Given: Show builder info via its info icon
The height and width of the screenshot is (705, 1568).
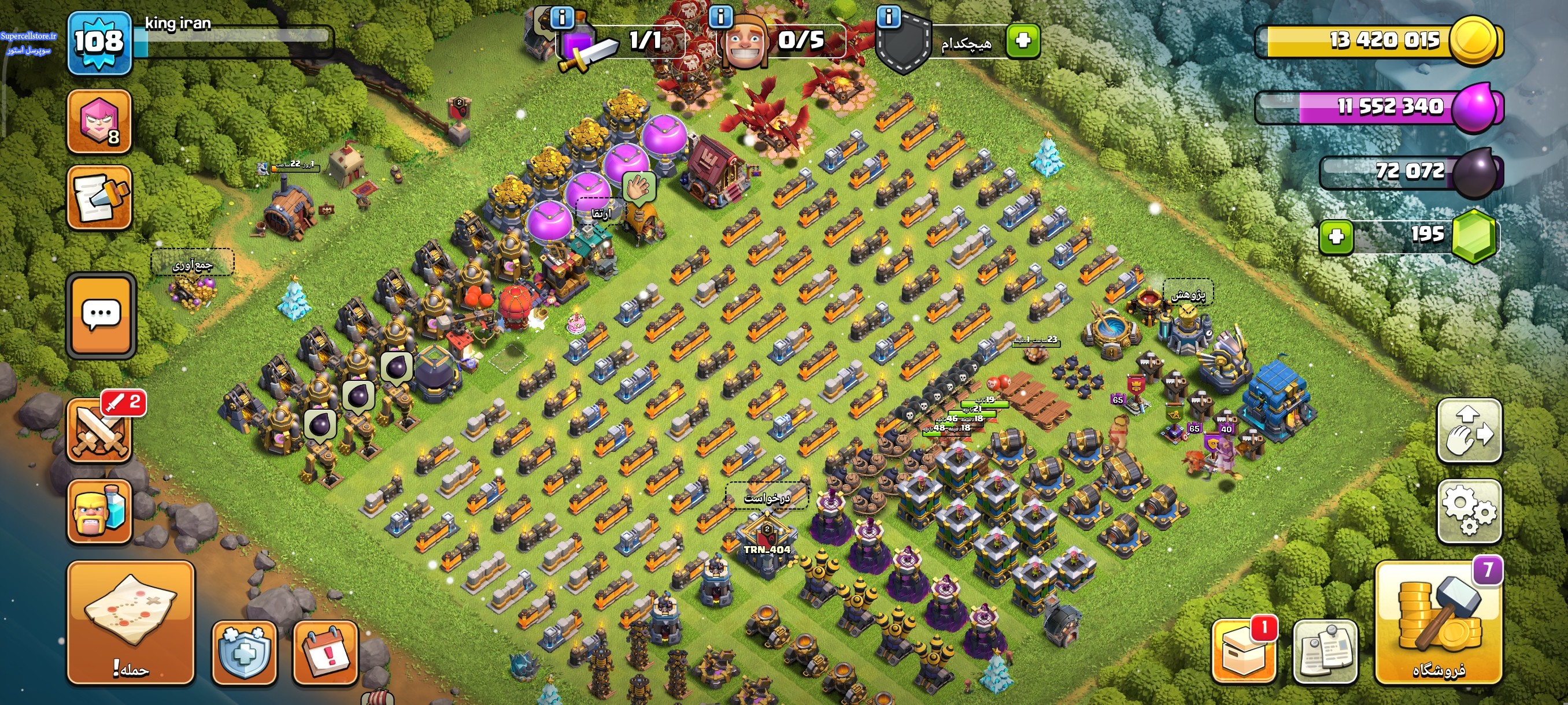Looking at the screenshot, I should tap(721, 16).
